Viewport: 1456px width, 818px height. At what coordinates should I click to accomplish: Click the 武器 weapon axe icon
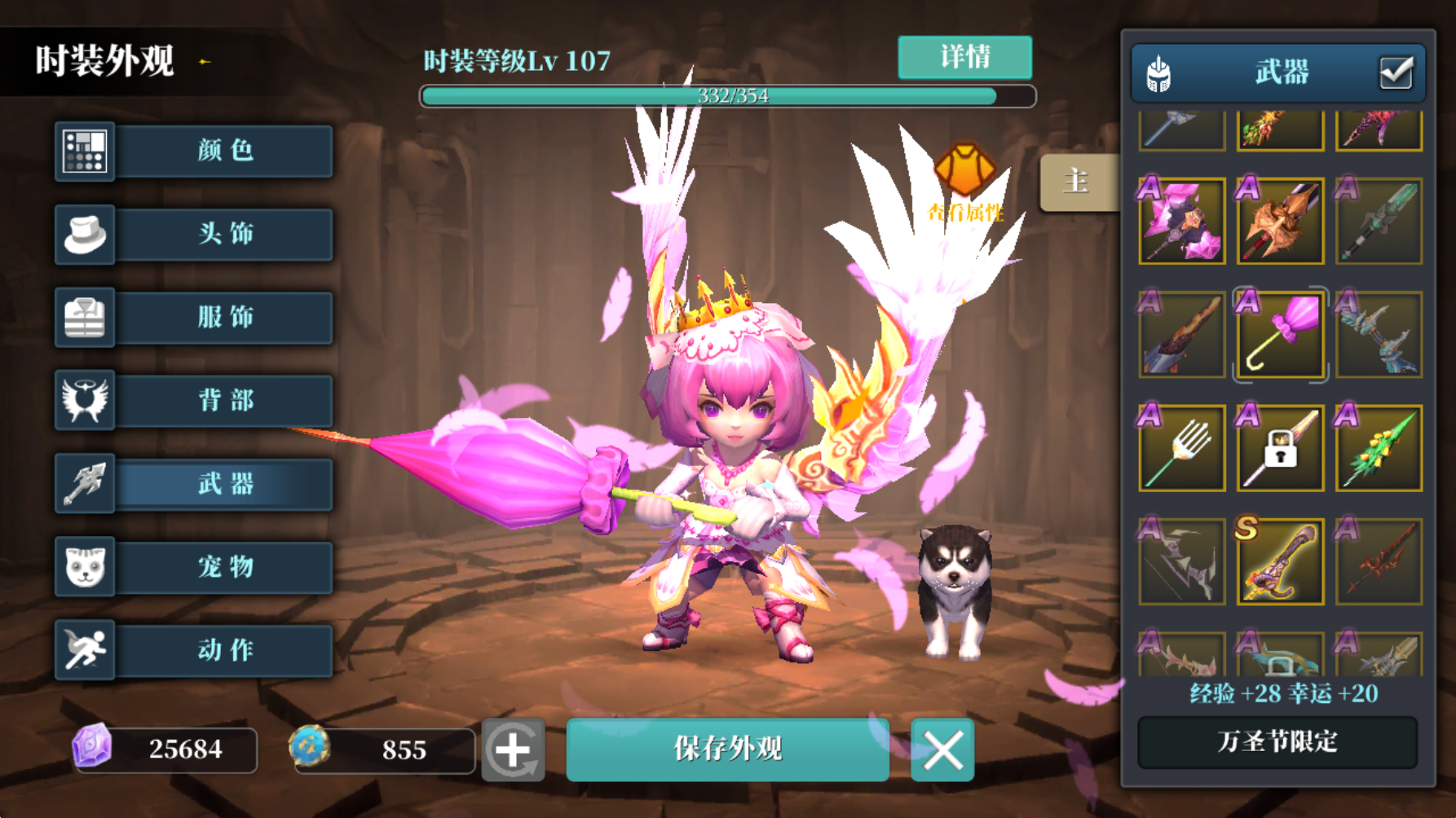[85, 484]
